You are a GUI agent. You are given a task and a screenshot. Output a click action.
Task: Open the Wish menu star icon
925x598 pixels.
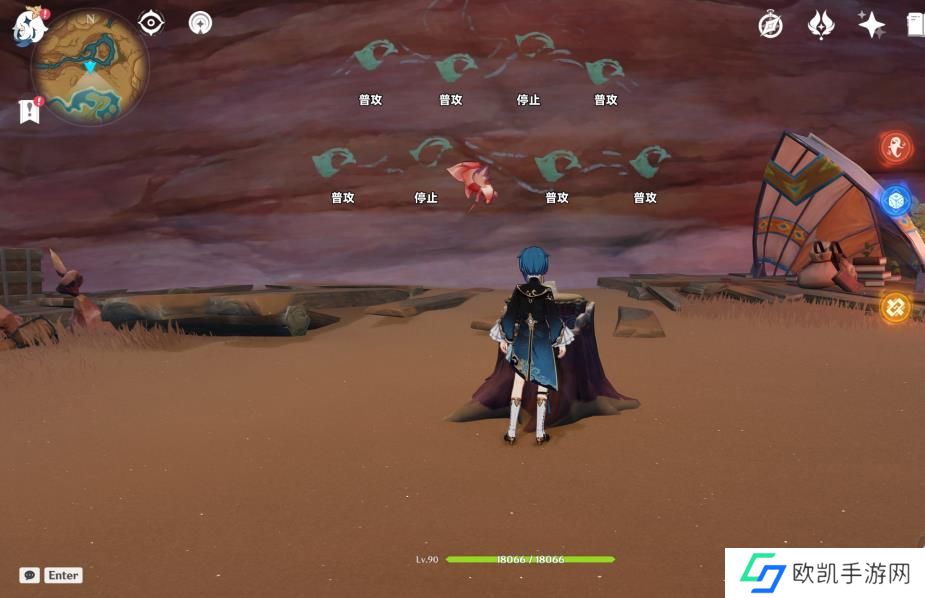click(x=871, y=25)
